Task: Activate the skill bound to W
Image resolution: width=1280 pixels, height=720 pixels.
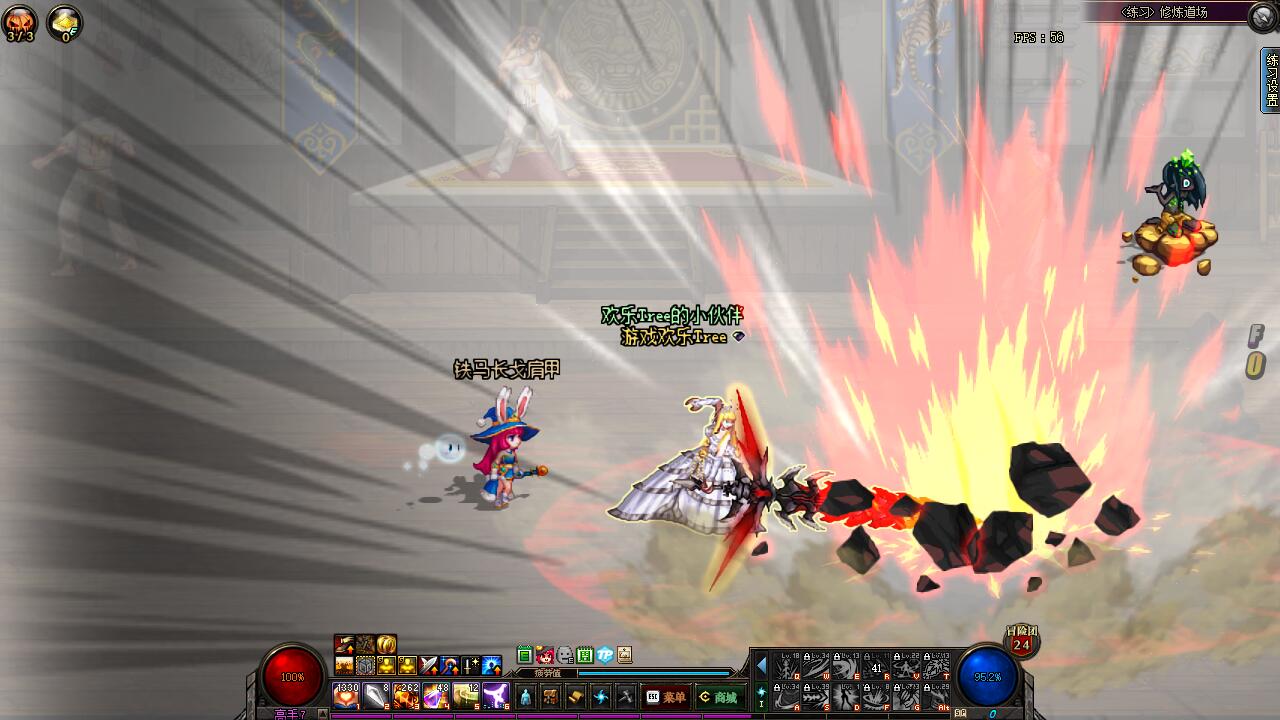Action: coord(817,665)
